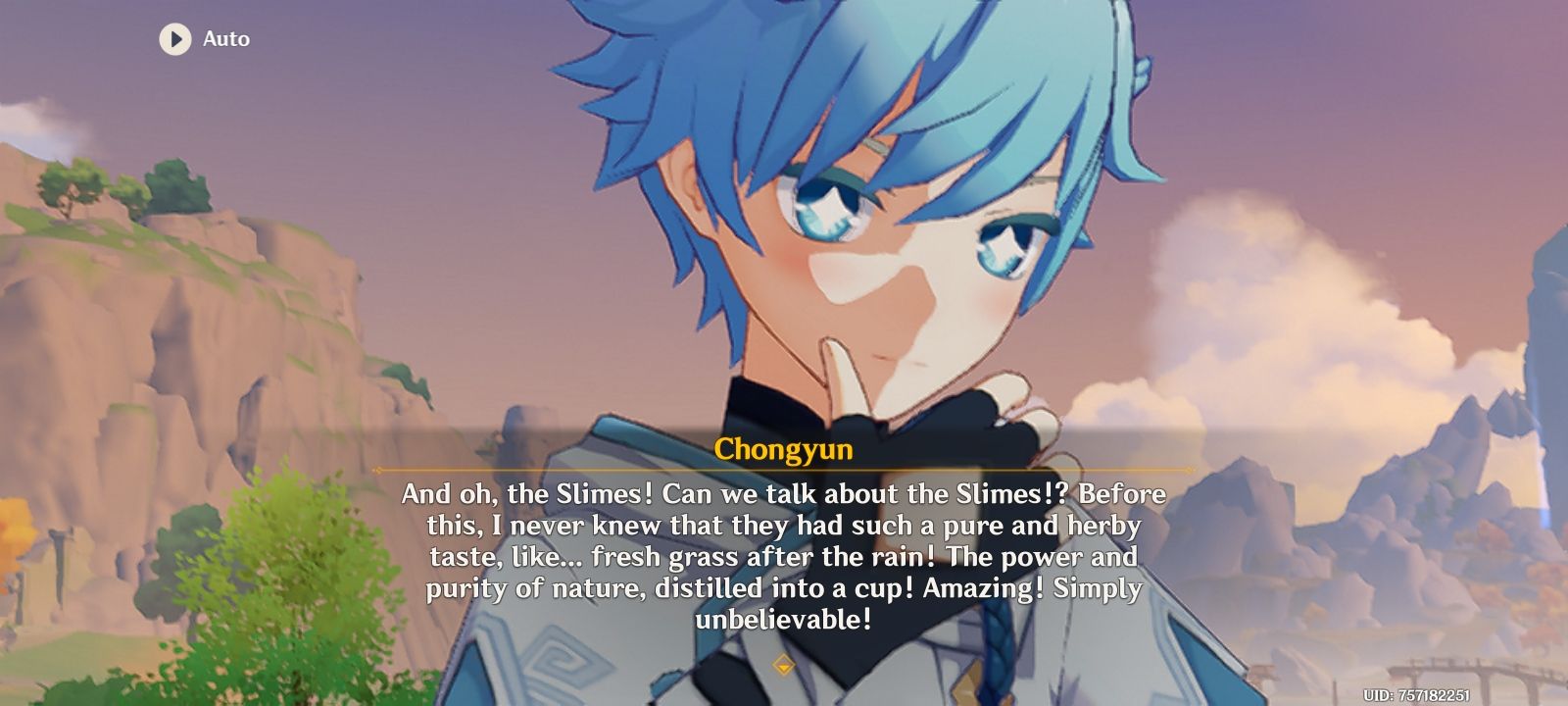Click Chongyun's character portrait

(x=862, y=226)
